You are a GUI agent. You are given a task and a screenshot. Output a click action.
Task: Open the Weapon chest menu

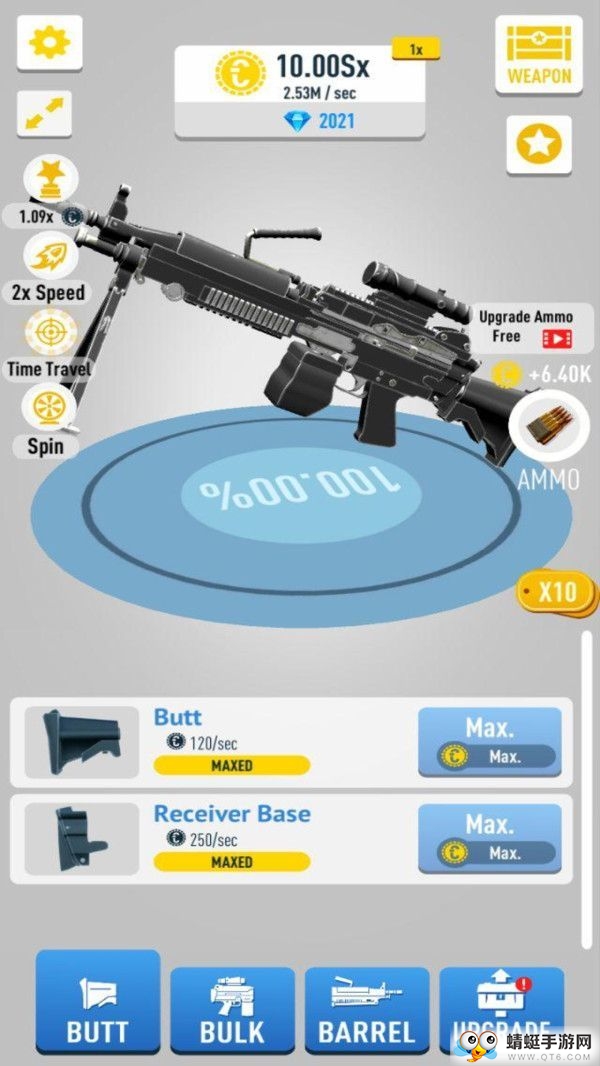(539, 55)
